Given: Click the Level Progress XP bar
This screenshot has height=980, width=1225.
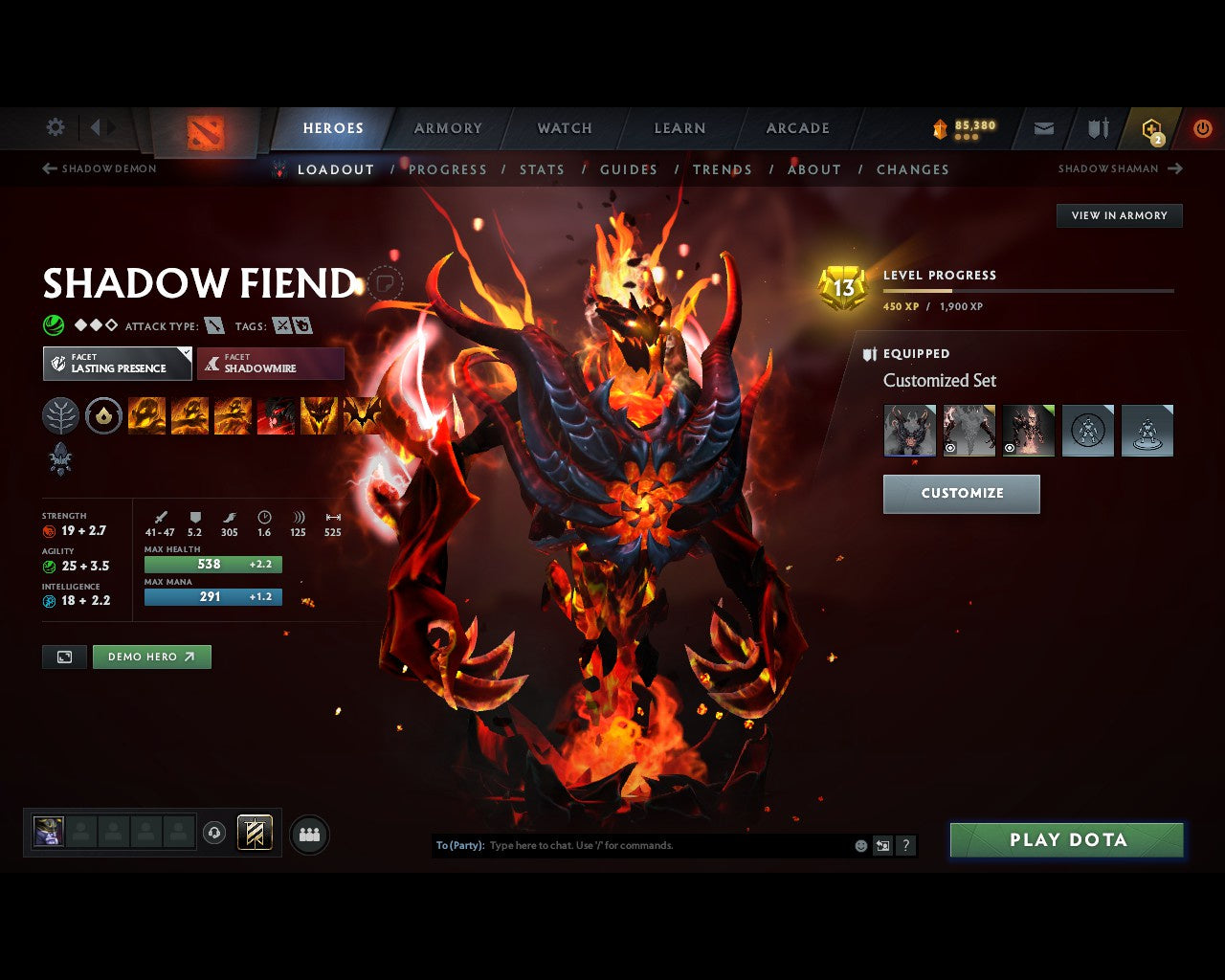Looking at the screenshot, I should (1029, 290).
